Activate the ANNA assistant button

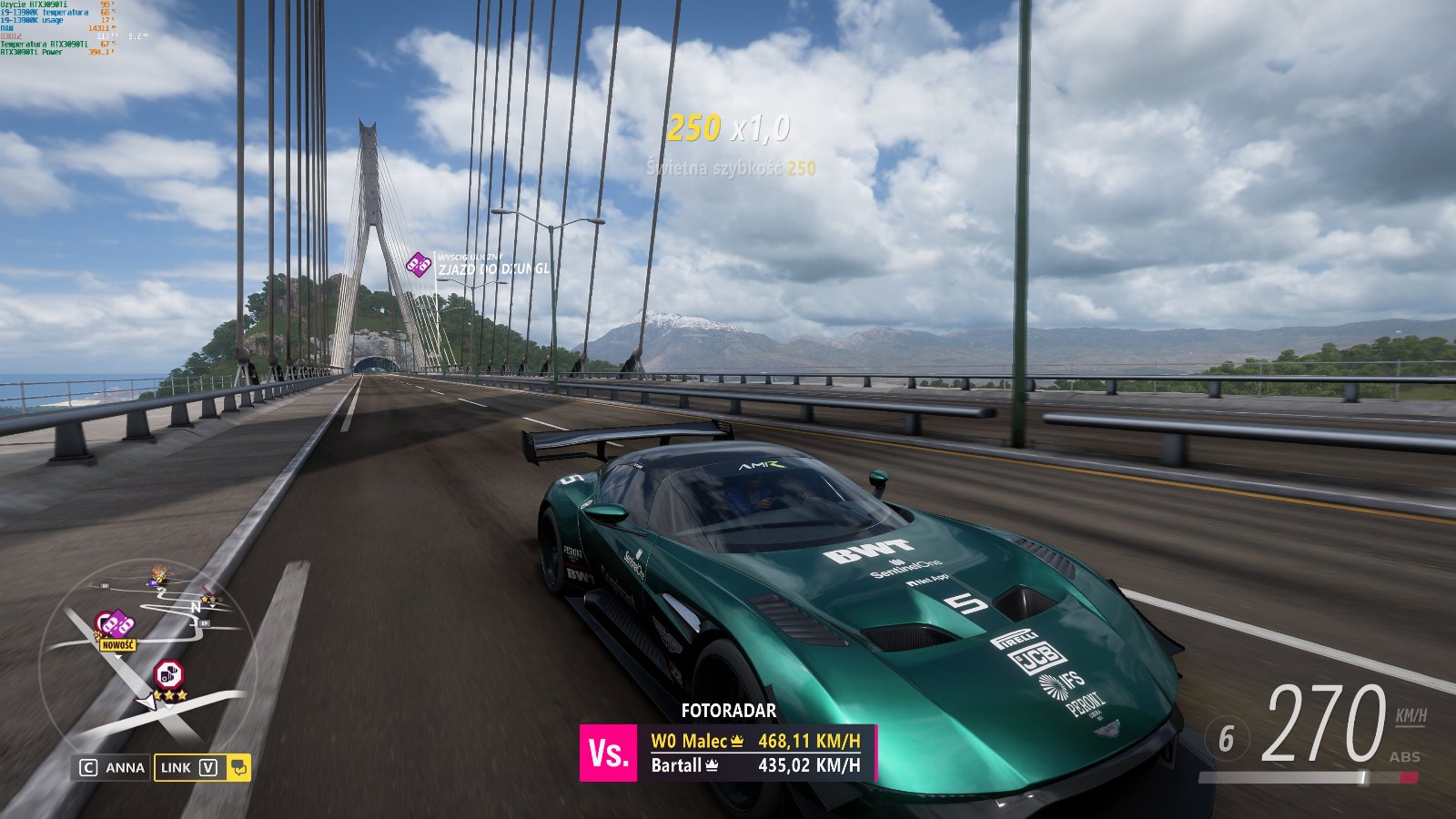pyautogui.click(x=112, y=767)
